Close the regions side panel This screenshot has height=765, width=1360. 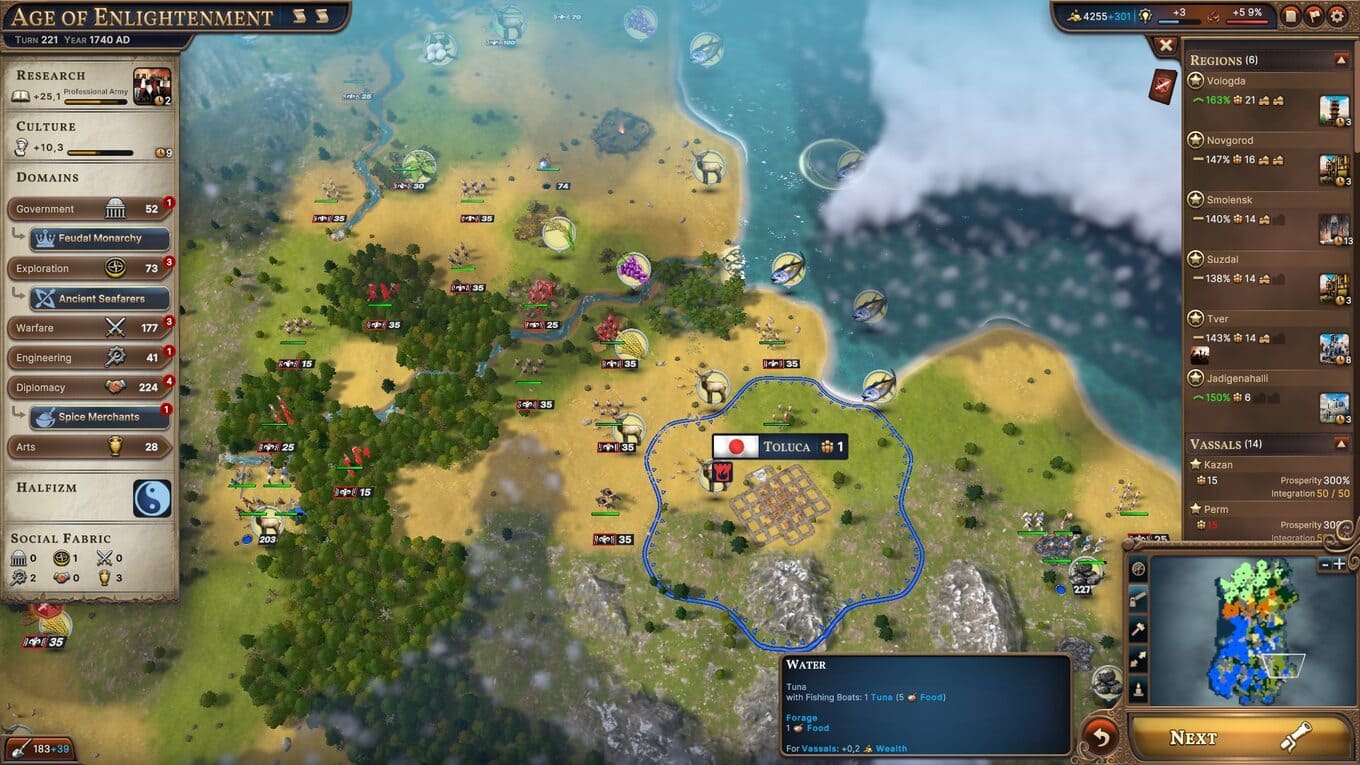click(x=1166, y=45)
